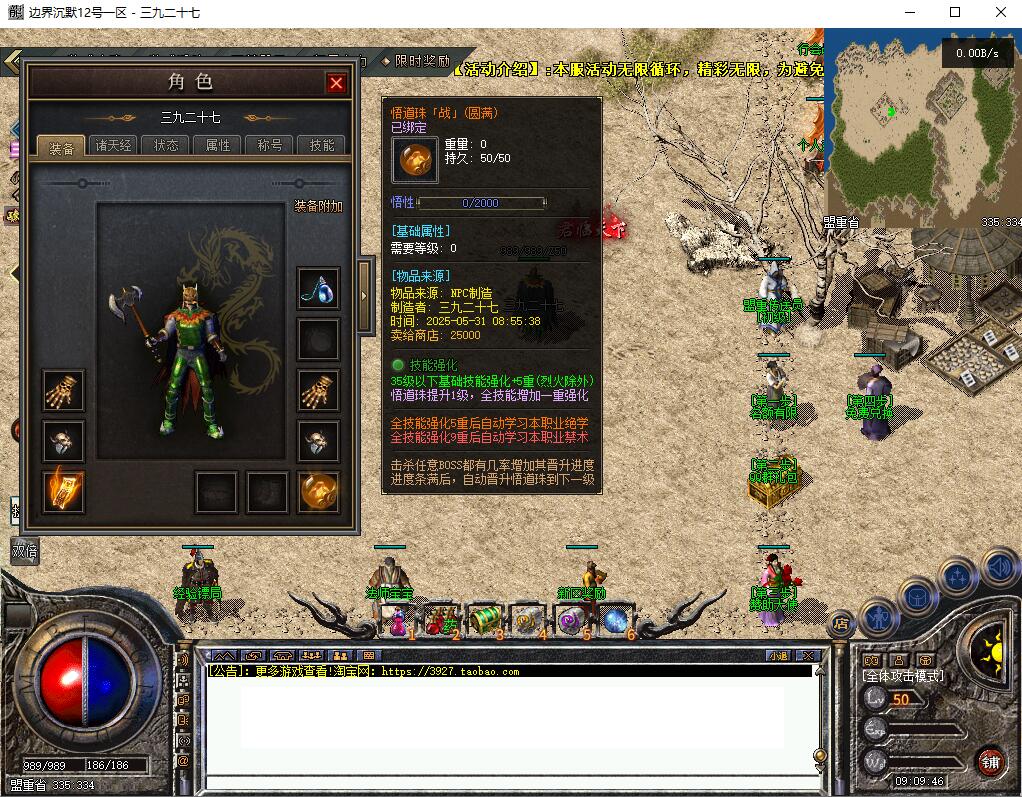Use the pink potion in hotbar slot 1
This screenshot has width=1022, height=797.
tap(397, 622)
